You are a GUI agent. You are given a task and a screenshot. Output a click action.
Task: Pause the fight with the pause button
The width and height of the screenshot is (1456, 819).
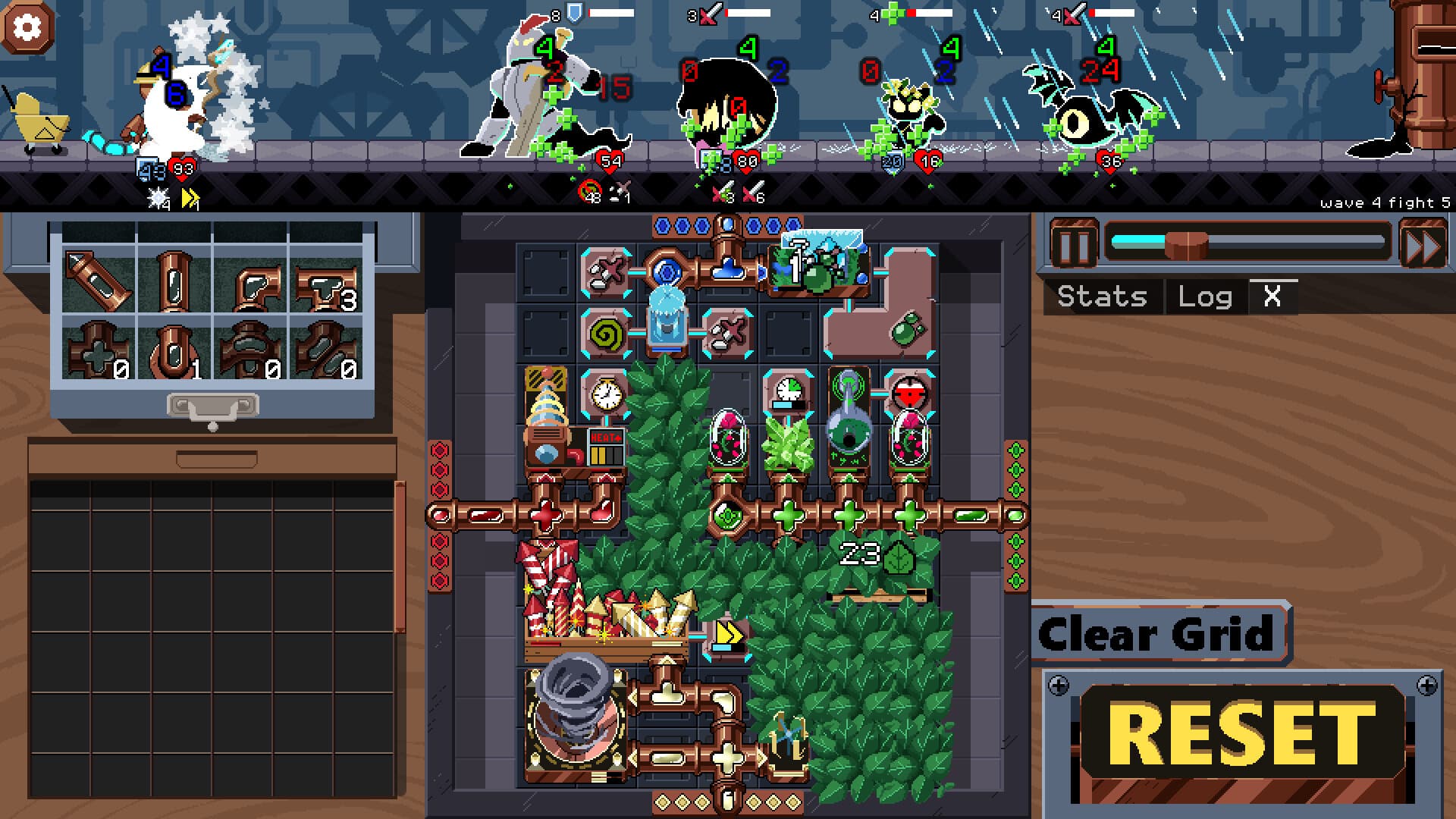(x=1075, y=243)
